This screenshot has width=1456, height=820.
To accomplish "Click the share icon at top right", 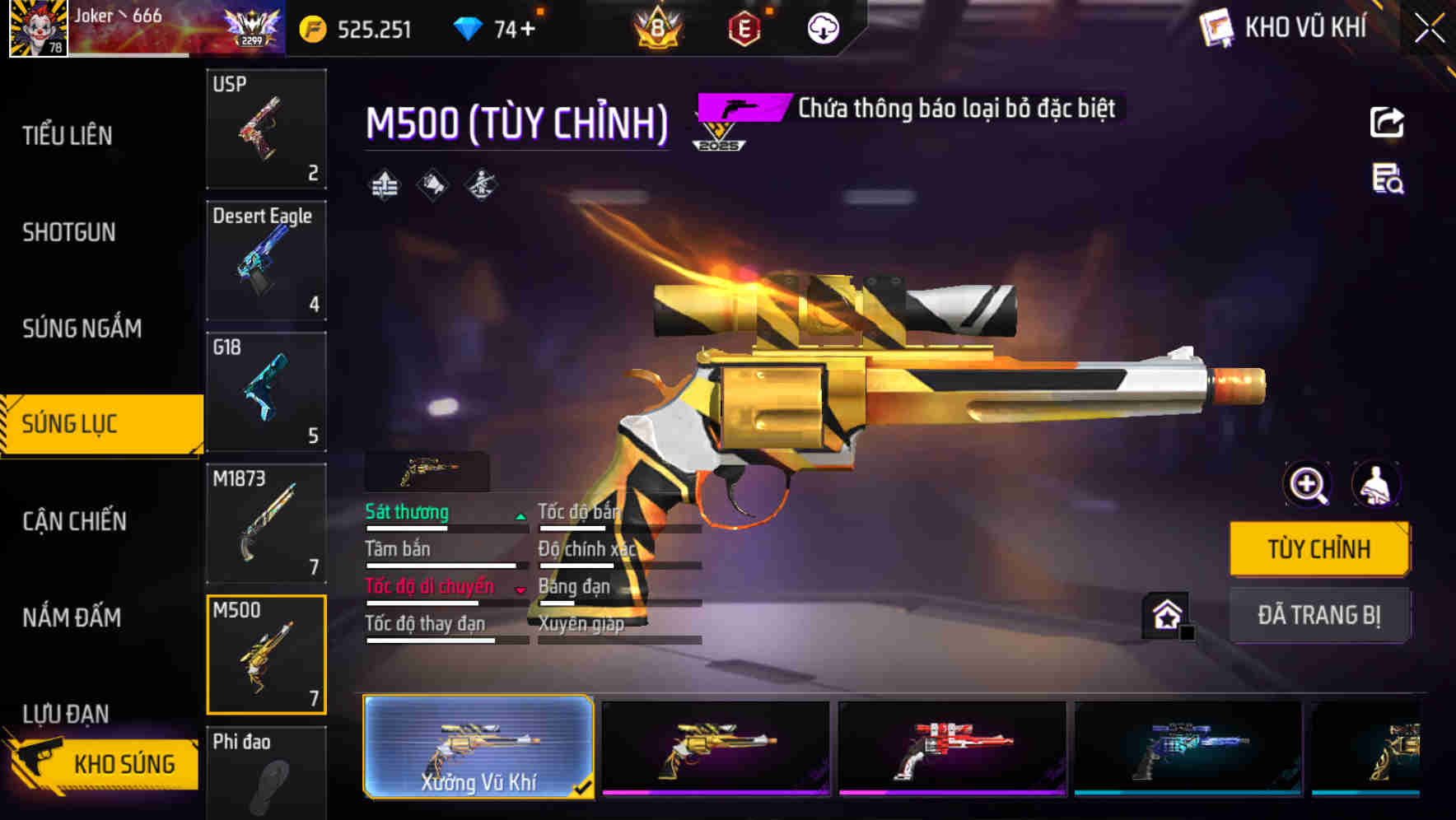I will click(1388, 122).
